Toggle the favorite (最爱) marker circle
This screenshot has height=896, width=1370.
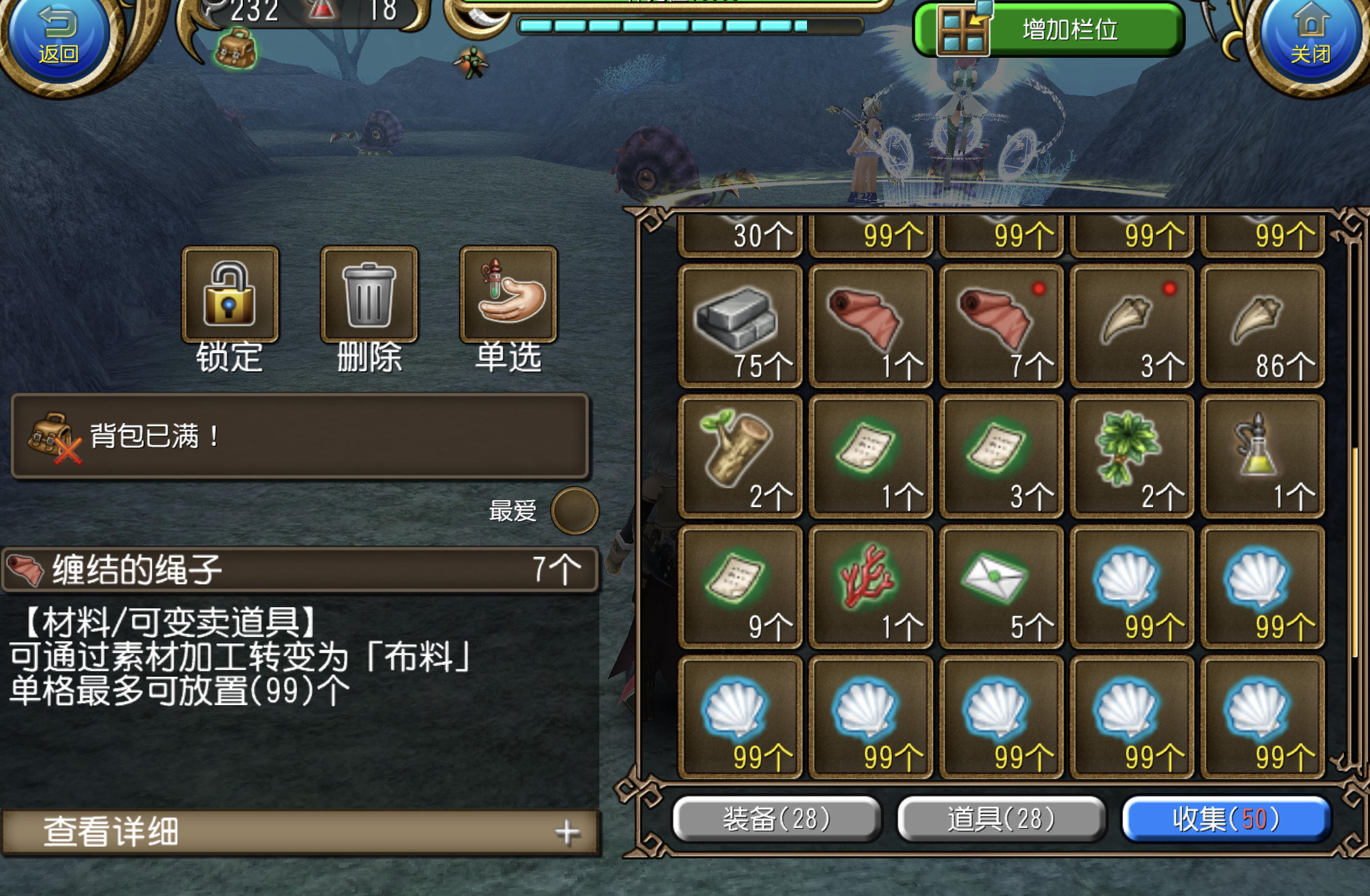click(x=576, y=511)
